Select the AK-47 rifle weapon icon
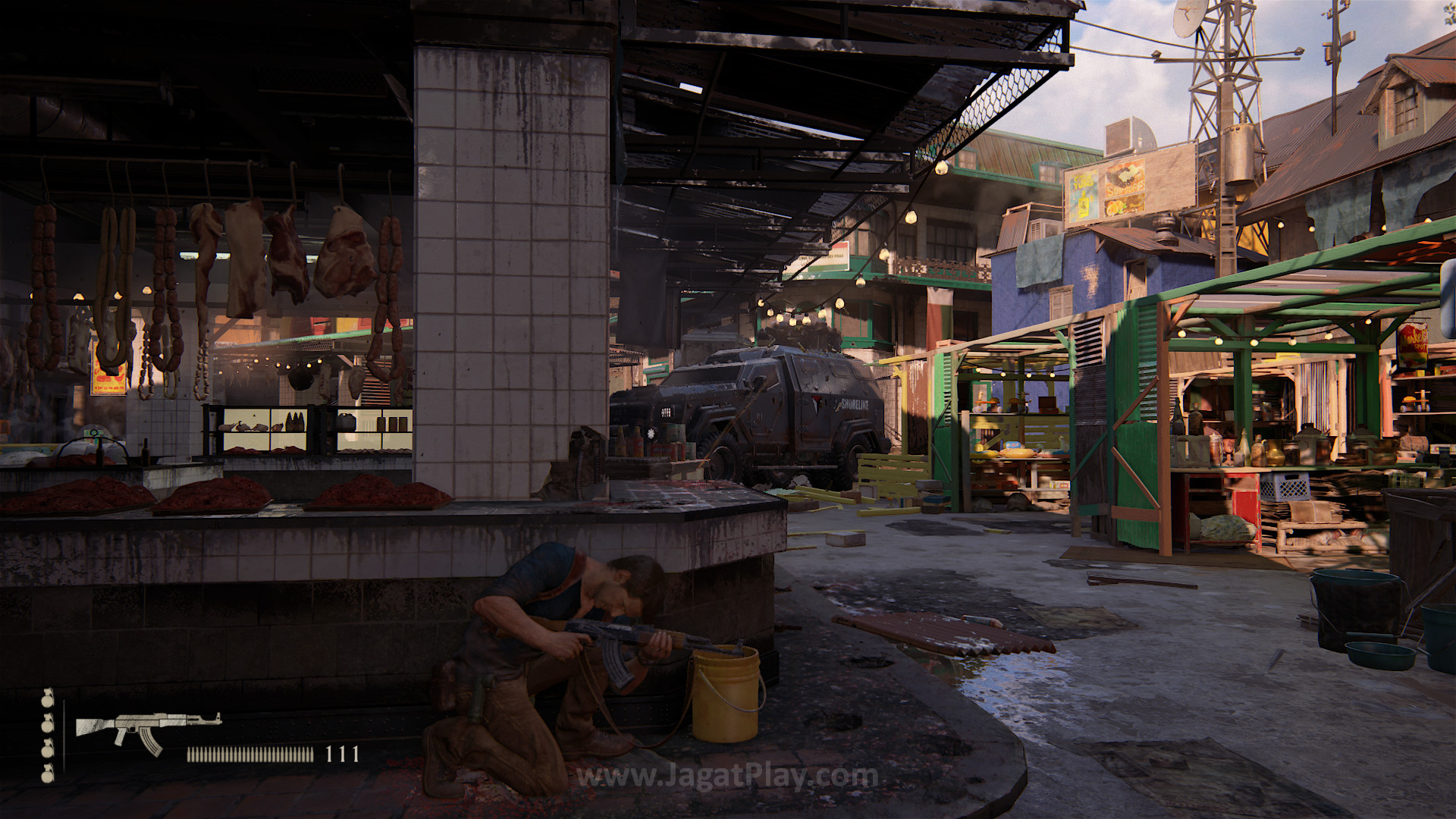1456x819 pixels. point(147,730)
